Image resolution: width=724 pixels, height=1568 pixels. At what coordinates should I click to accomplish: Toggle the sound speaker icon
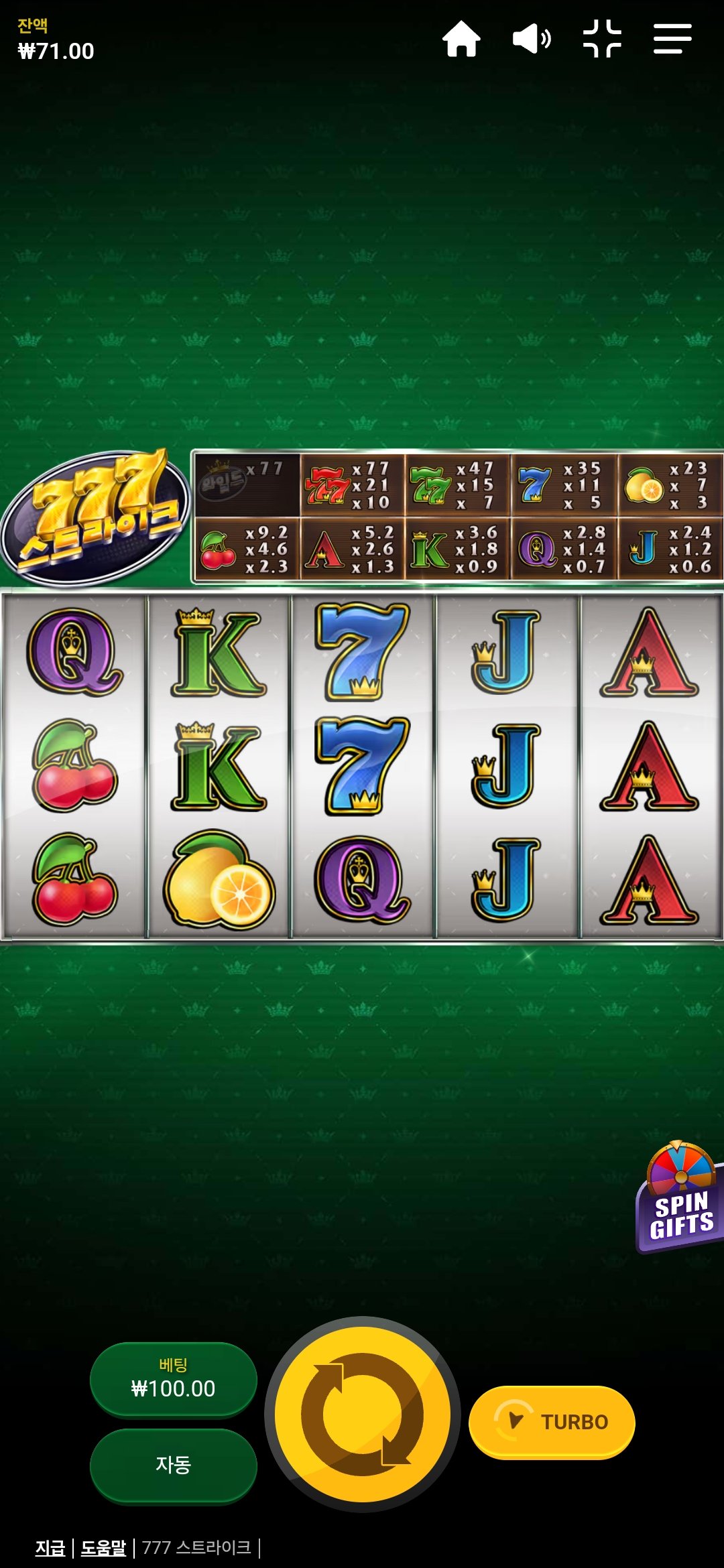coord(532,39)
